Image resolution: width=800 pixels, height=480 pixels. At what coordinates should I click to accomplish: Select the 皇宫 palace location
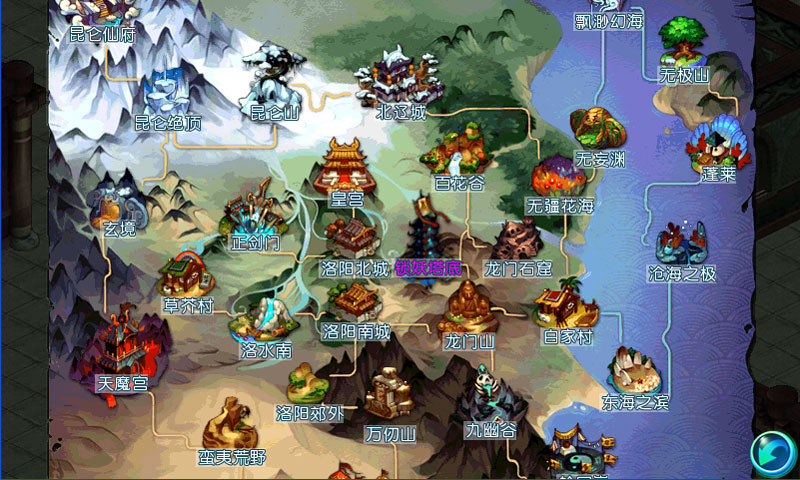[345, 170]
